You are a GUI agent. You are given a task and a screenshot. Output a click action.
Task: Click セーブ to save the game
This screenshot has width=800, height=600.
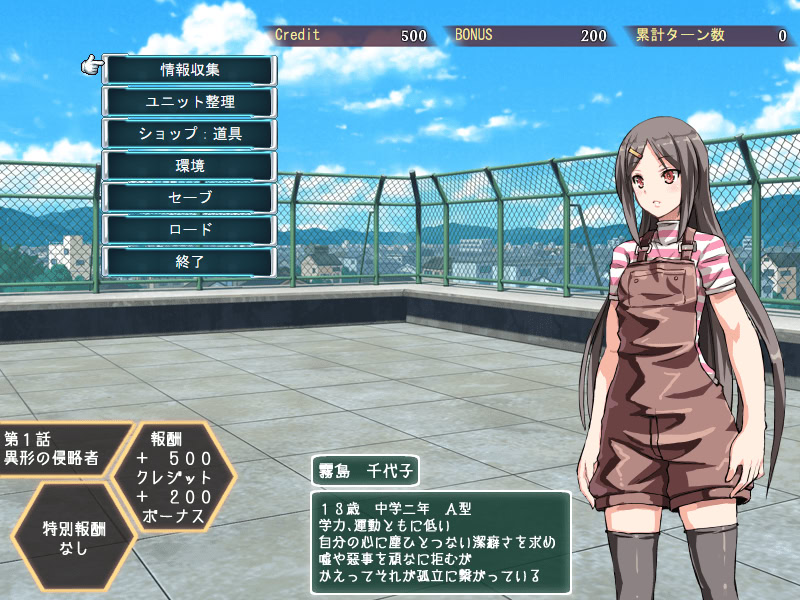tap(189, 198)
